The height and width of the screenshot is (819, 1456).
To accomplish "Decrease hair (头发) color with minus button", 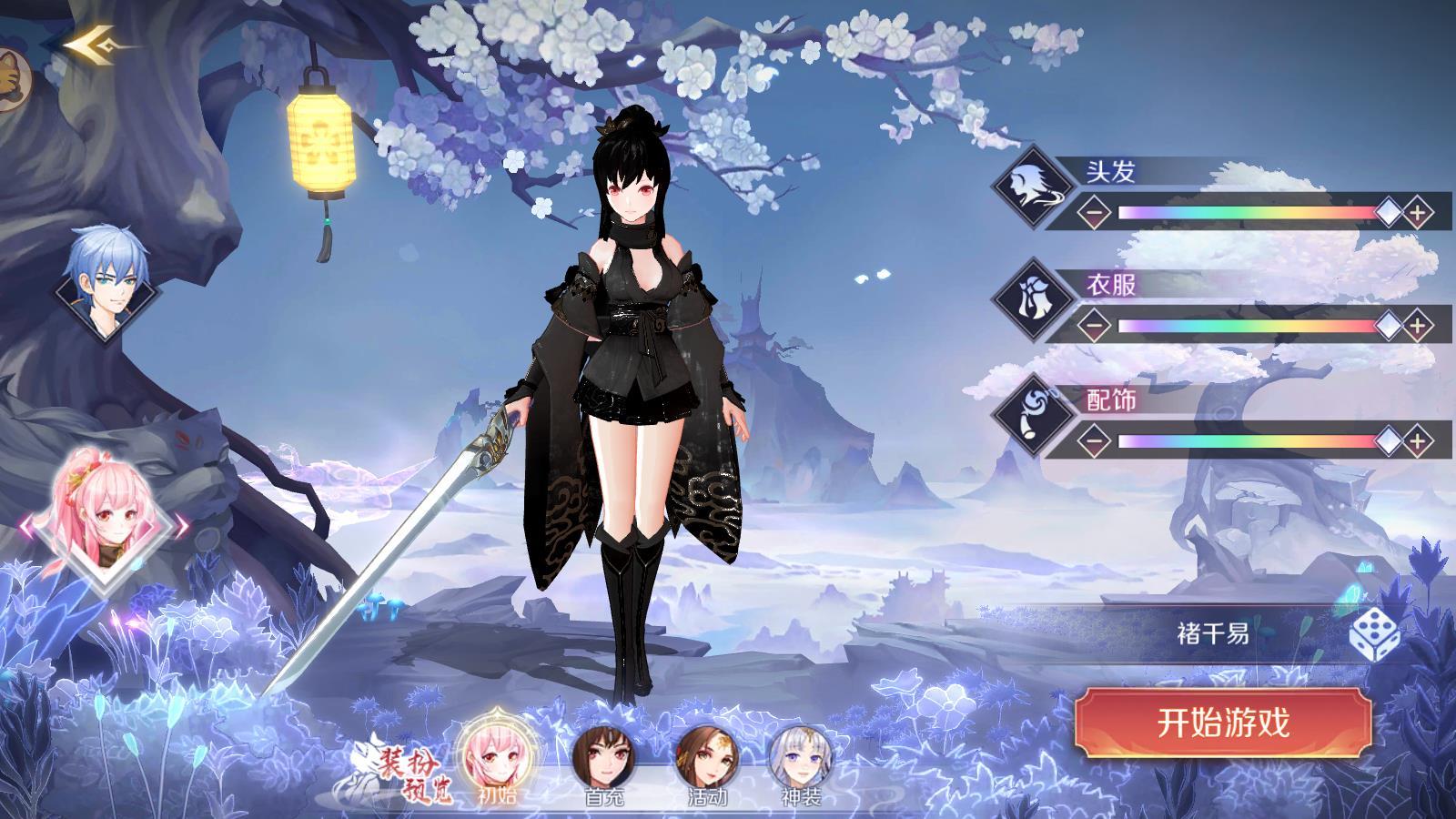I will pyautogui.click(x=1096, y=213).
